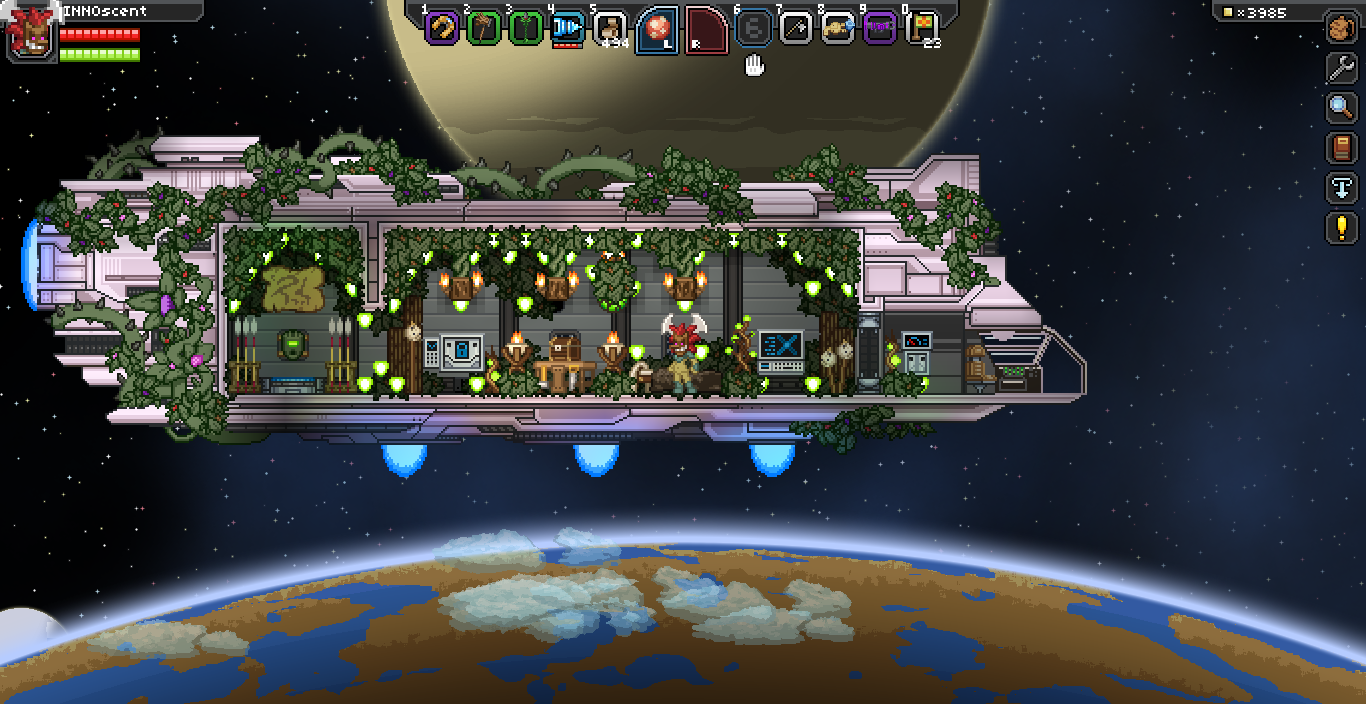
Task: Open the wrench crafting menu
Action: pos(1341,67)
